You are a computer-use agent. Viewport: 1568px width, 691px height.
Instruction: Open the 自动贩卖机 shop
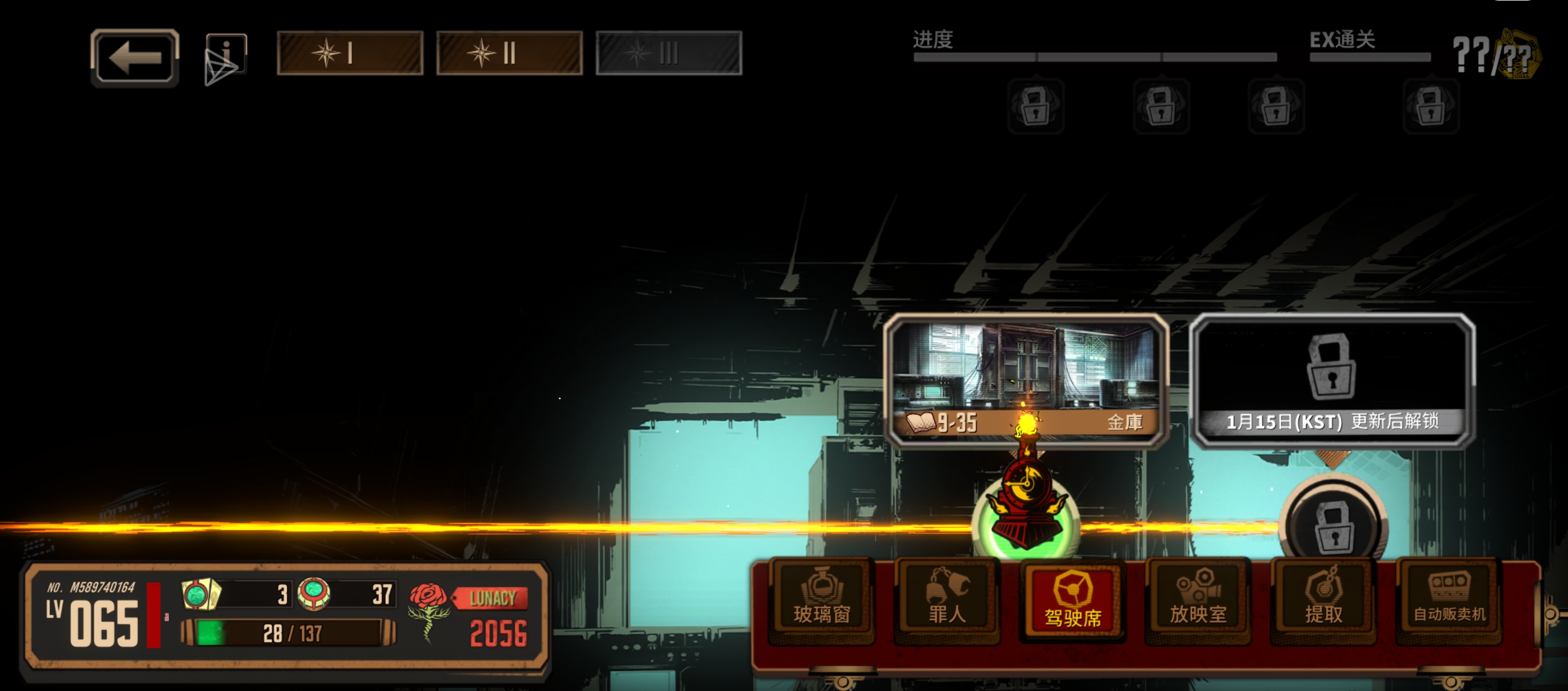pos(1449,600)
